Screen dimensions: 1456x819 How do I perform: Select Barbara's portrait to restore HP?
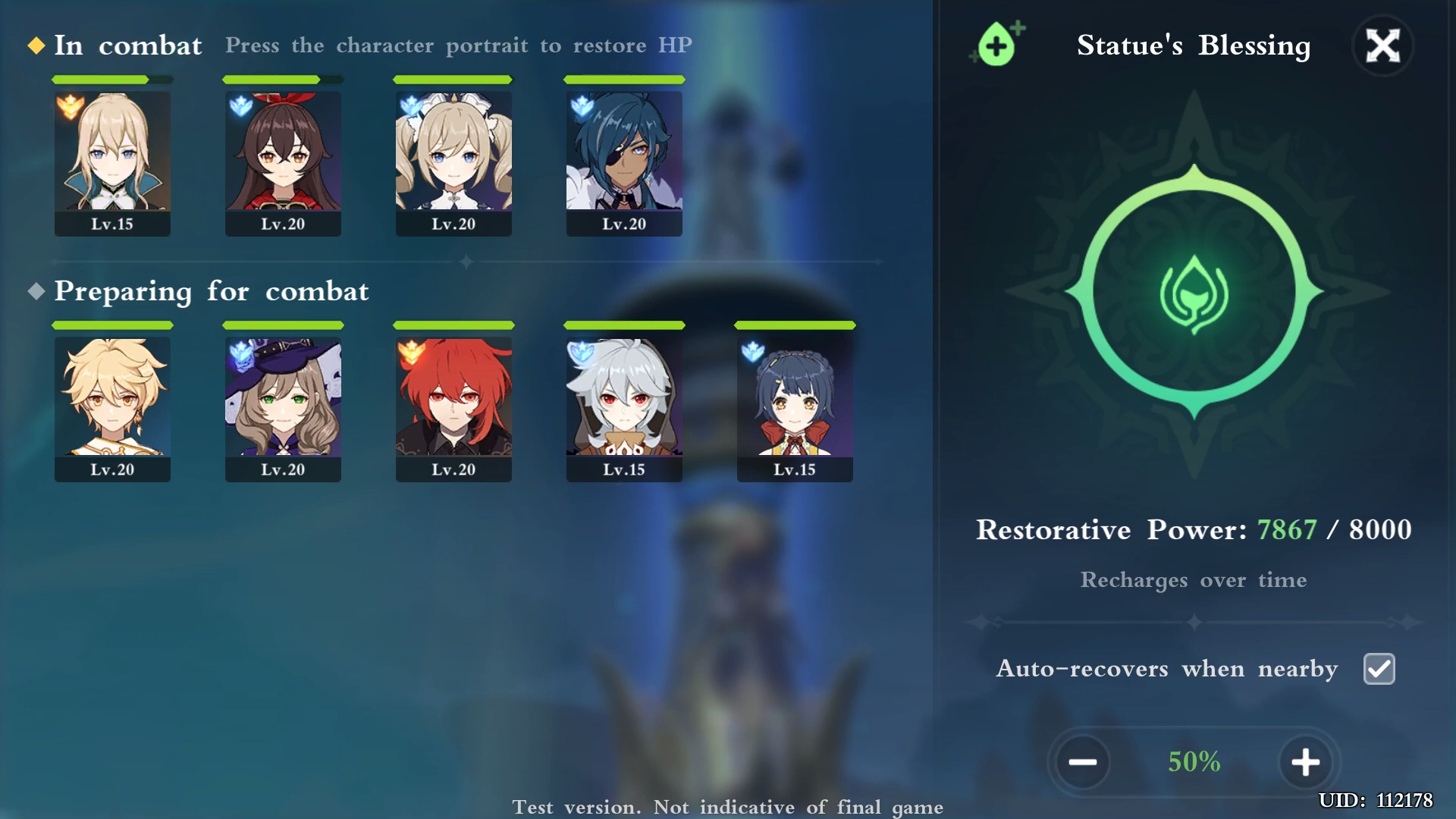(x=453, y=159)
